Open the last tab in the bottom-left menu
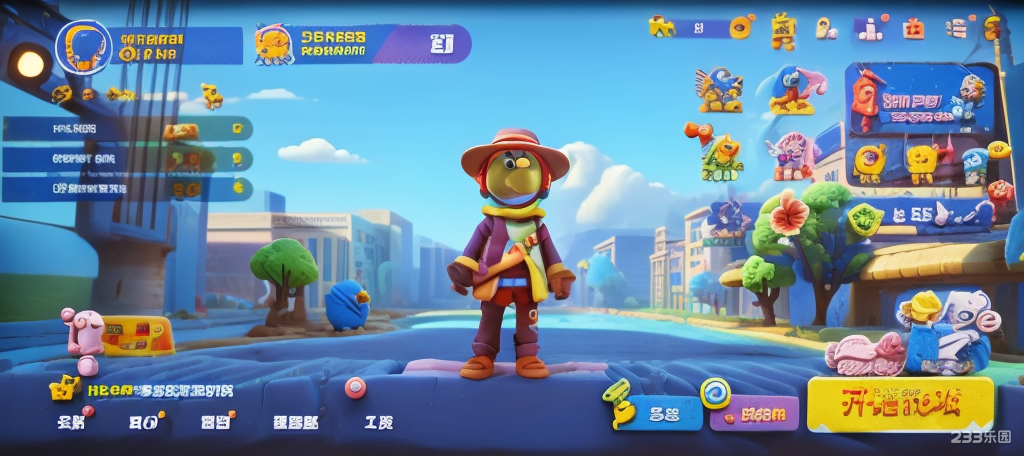Image resolution: width=1024 pixels, height=456 pixels. click(379, 422)
